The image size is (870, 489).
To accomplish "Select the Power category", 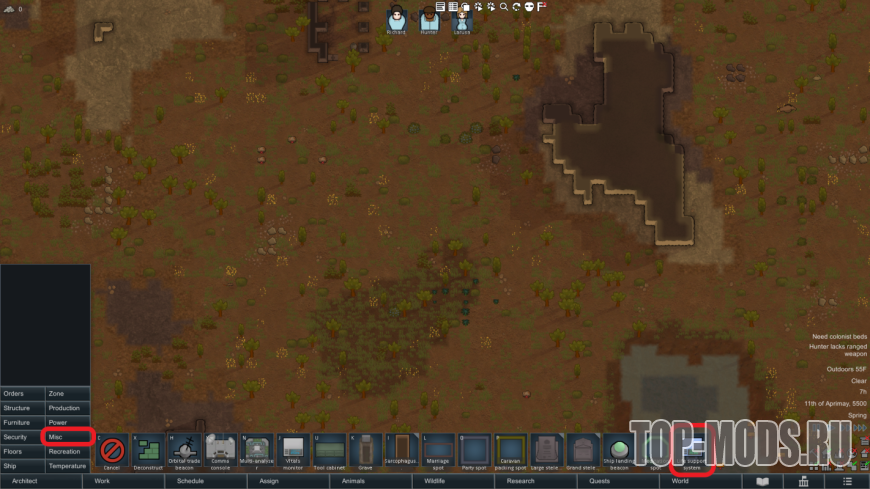I will point(68,423).
